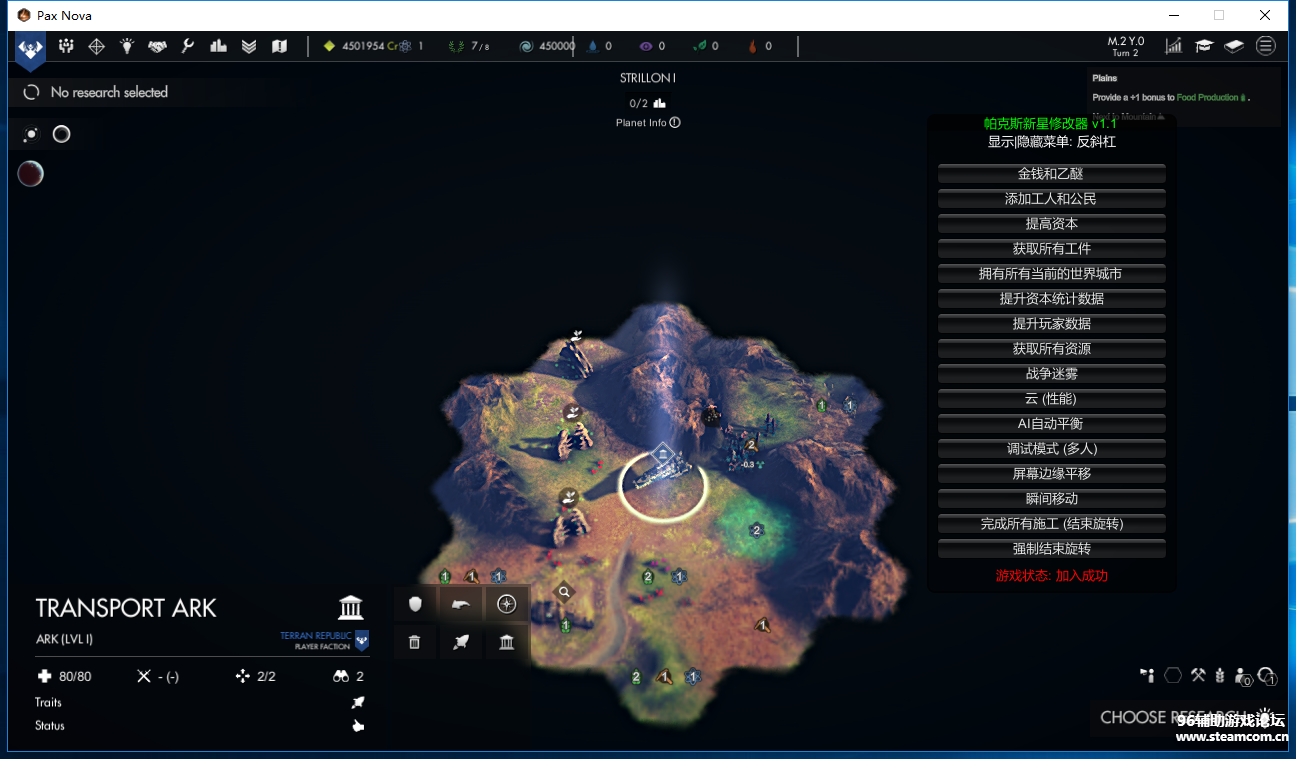Open Planet Info for Strillon I
Viewport: 1296px width, 759px height.
pyautogui.click(x=647, y=123)
